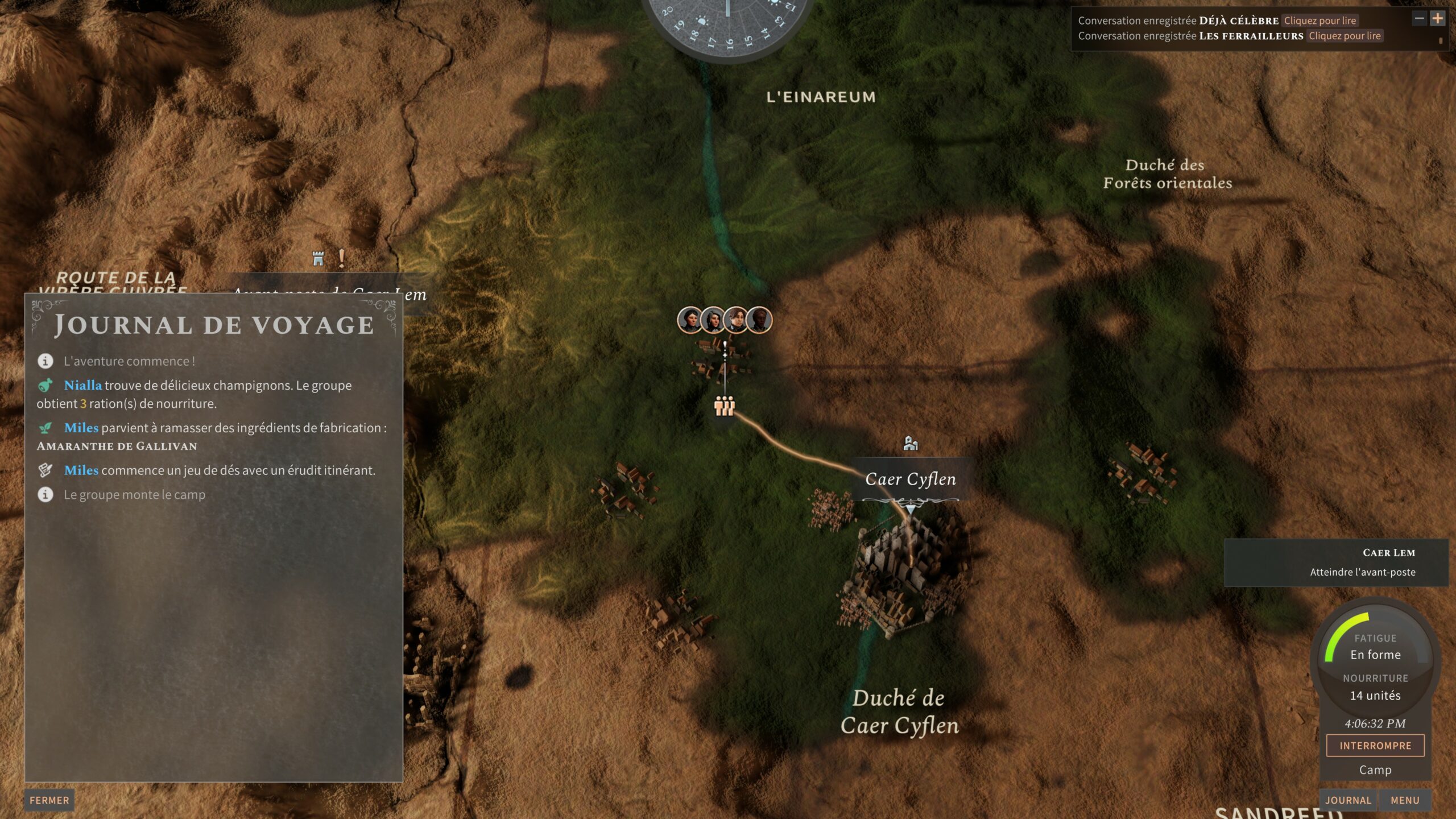The width and height of the screenshot is (1456, 819).
Task: Select the Caer Lem quest tracker
Action: 1335,562
